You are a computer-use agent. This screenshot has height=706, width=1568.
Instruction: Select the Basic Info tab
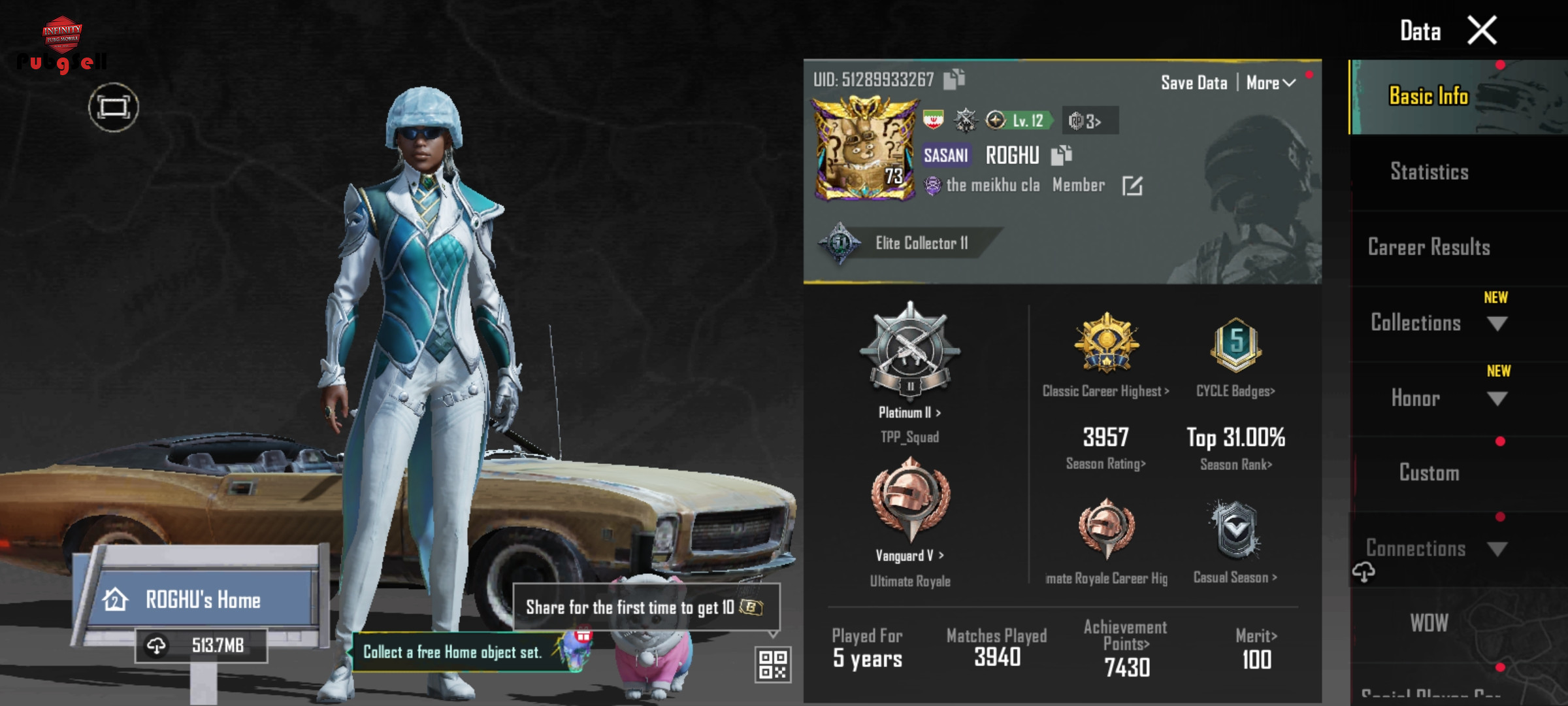(x=1429, y=97)
